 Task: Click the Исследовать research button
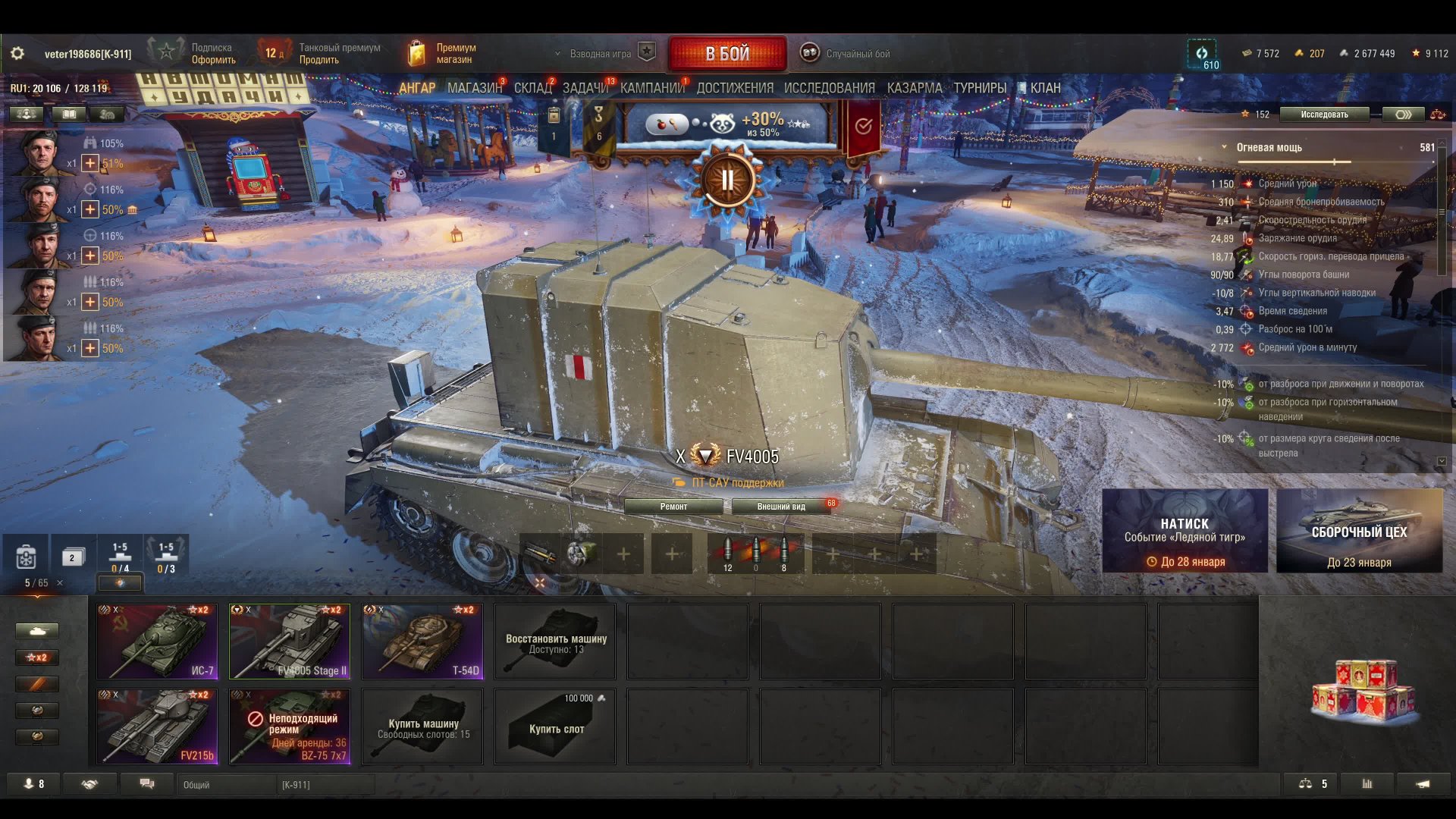click(x=1324, y=115)
